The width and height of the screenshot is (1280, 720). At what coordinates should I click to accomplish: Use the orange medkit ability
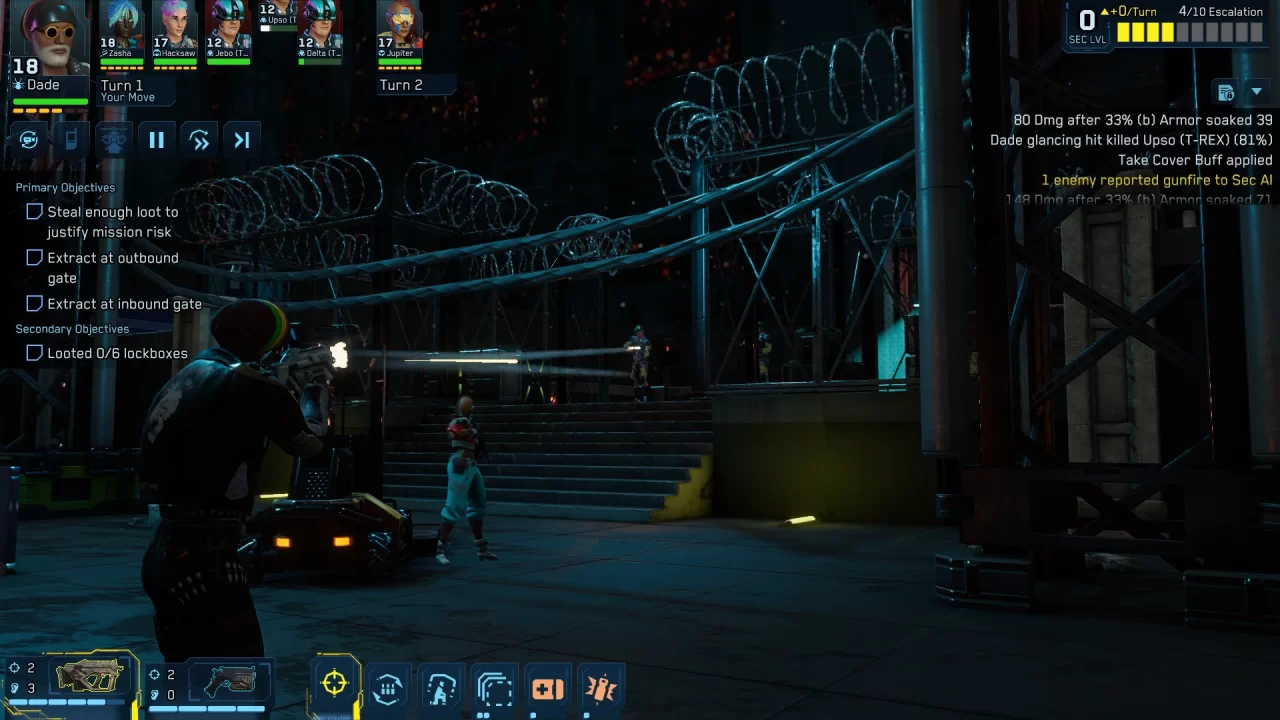(548, 687)
